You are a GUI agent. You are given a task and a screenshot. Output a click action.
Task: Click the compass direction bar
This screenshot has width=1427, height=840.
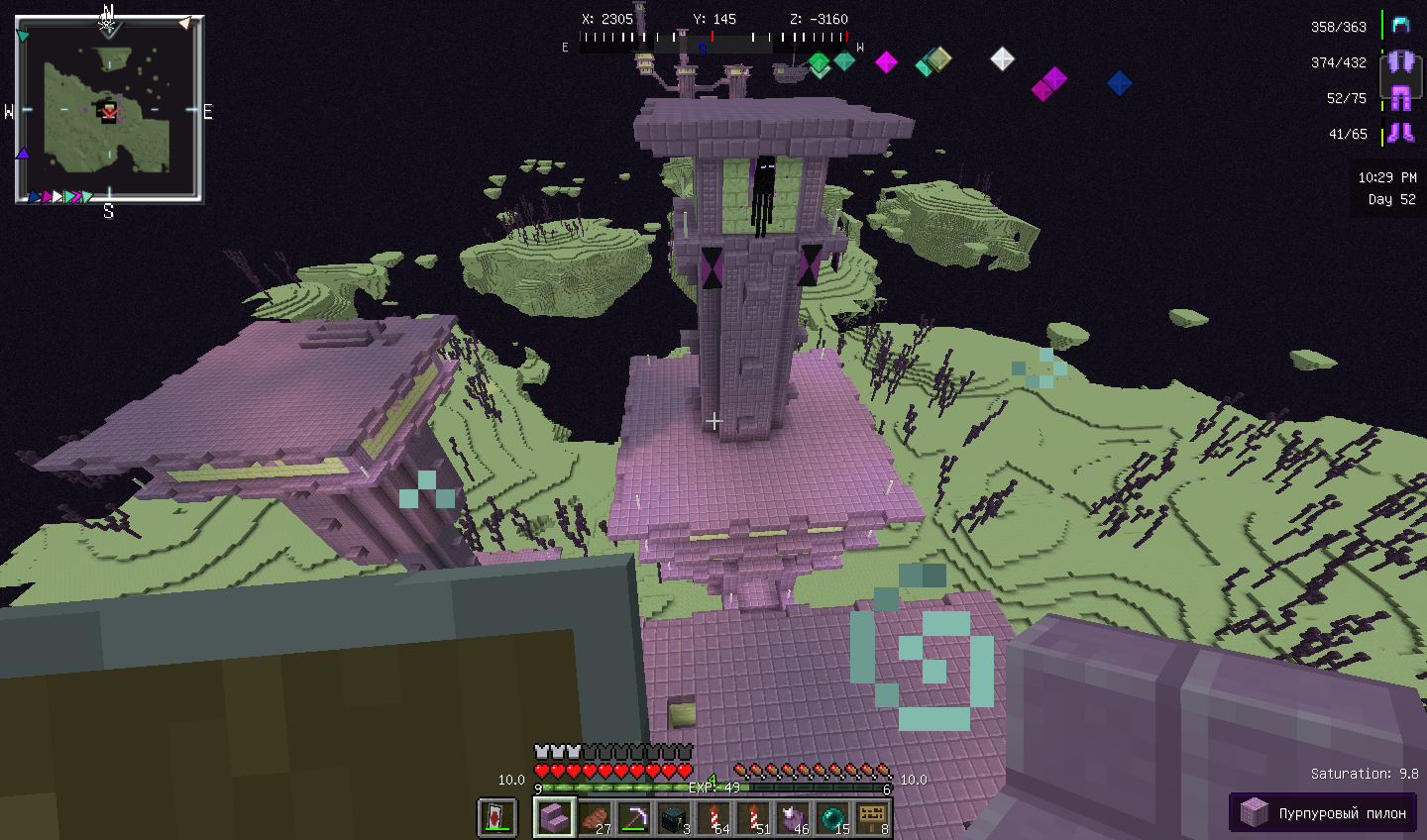[713, 41]
